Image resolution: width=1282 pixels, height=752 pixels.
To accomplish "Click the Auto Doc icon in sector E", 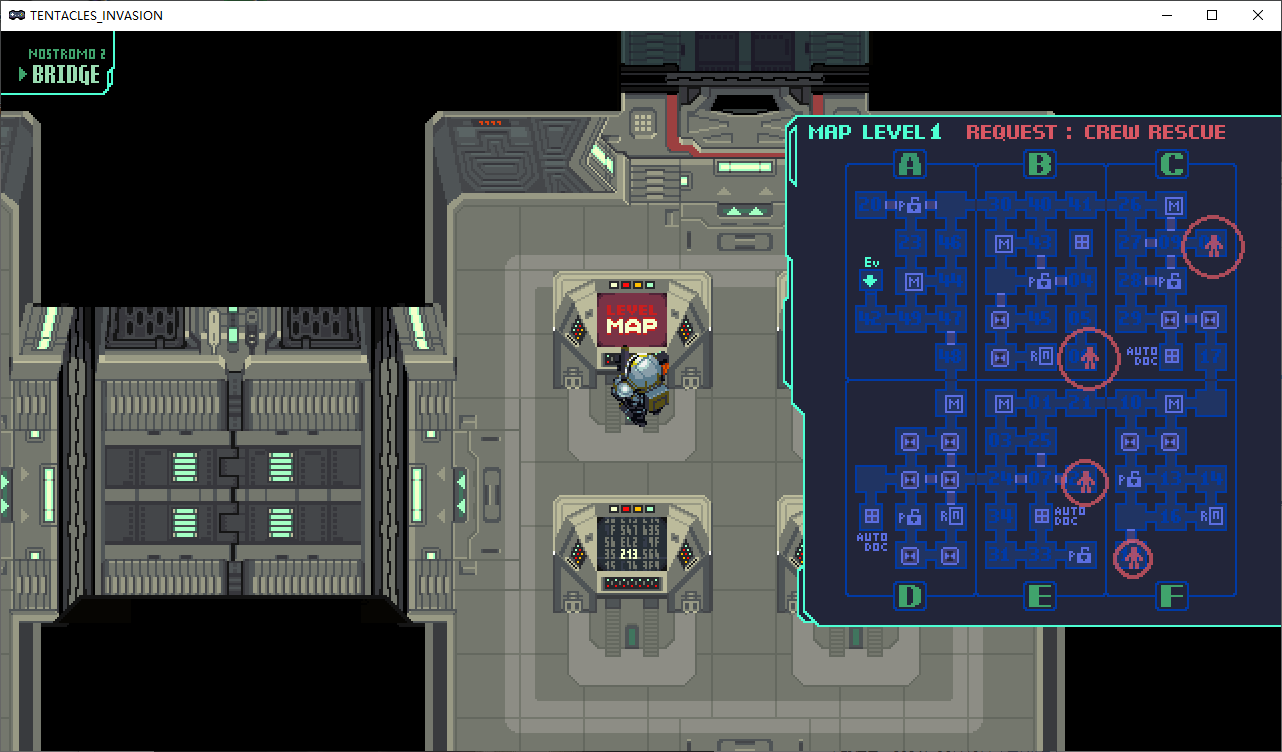I will point(1042,516).
